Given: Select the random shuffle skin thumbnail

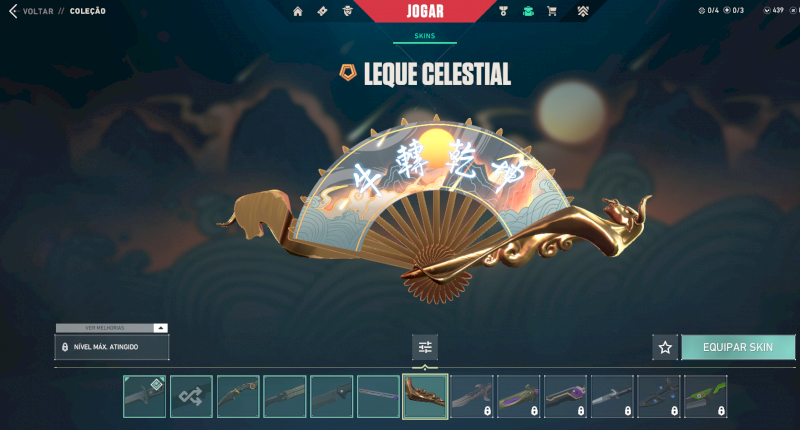Looking at the screenshot, I should point(191,396).
